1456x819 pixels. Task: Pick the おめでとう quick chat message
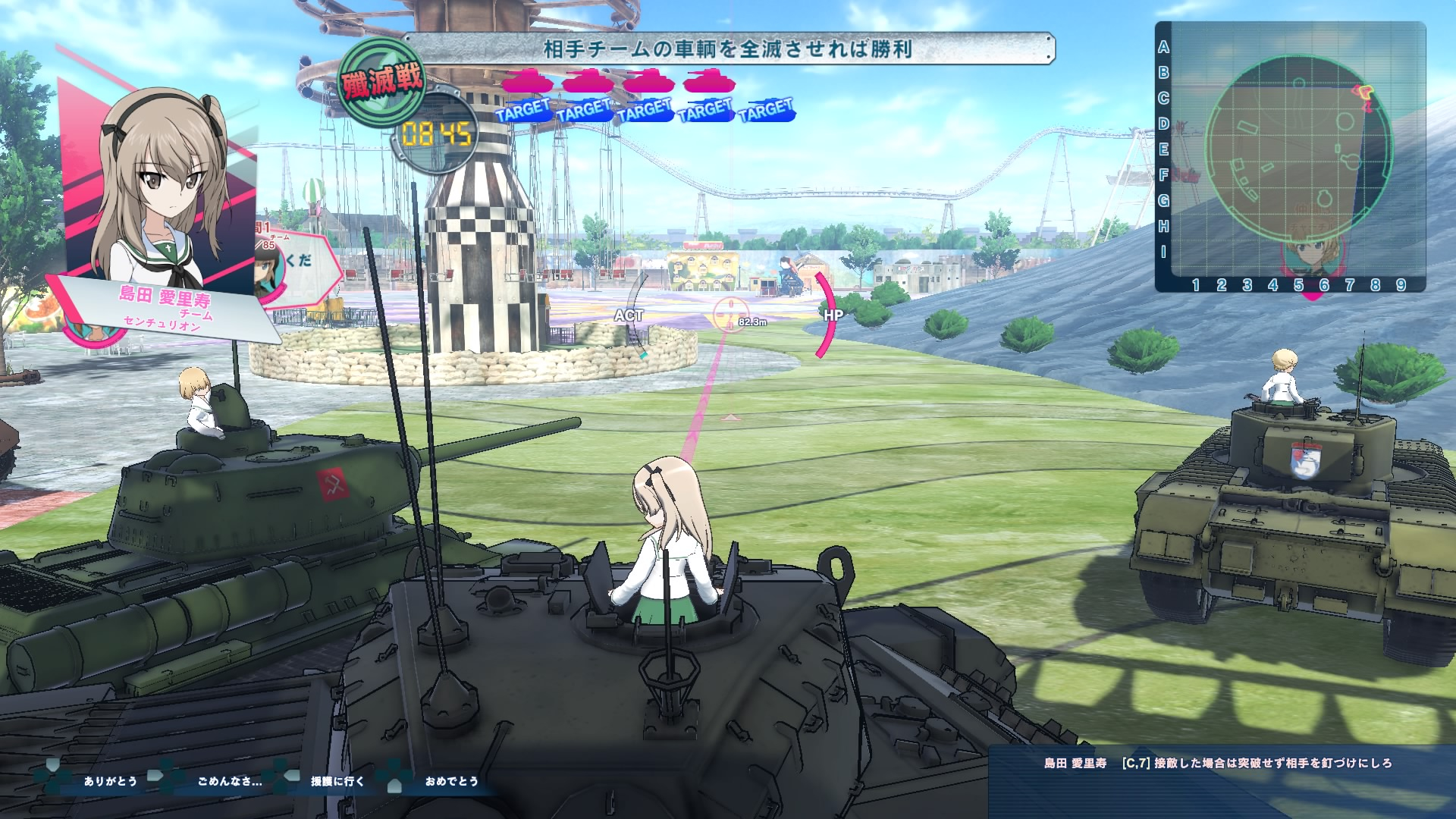point(451,781)
